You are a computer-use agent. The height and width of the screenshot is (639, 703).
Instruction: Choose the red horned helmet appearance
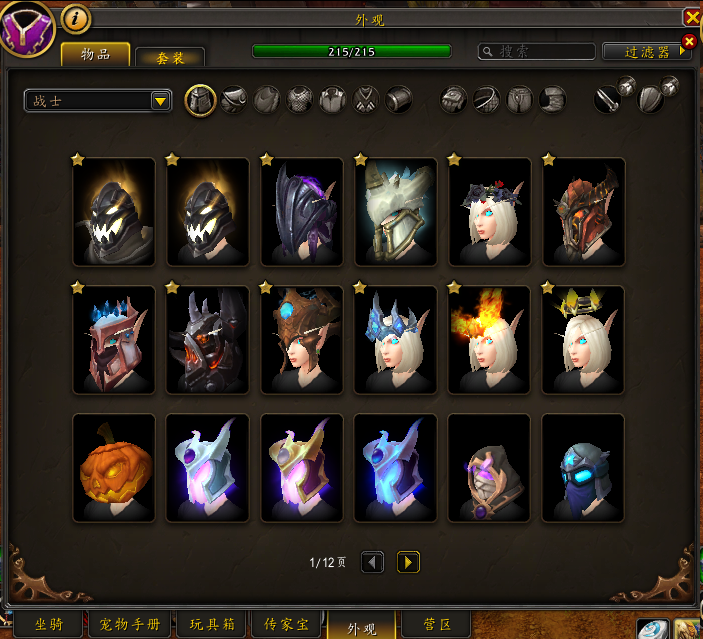click(583, 211)
